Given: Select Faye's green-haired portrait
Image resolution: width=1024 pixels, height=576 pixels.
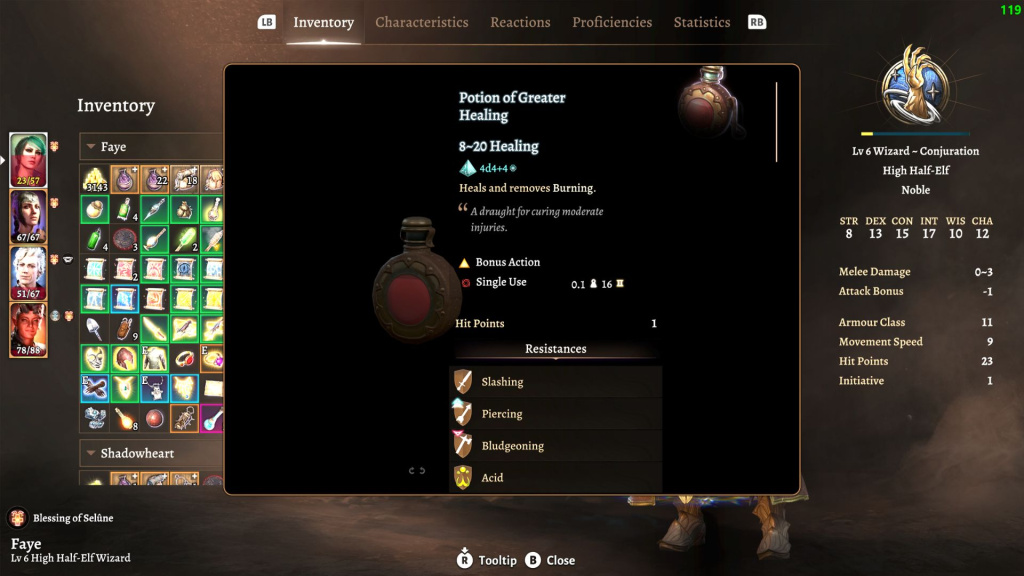Looking at the screenshot, I should (28, 159).
